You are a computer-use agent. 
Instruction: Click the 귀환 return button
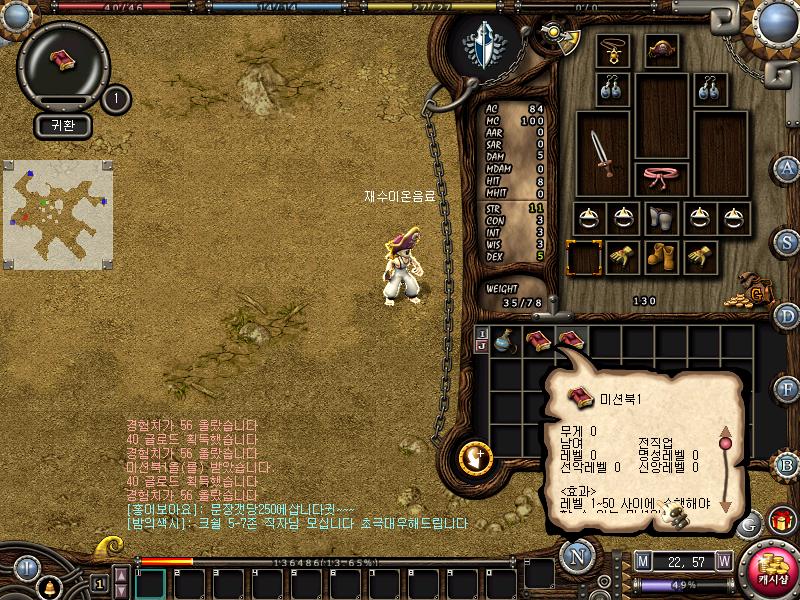pos(63,126)
